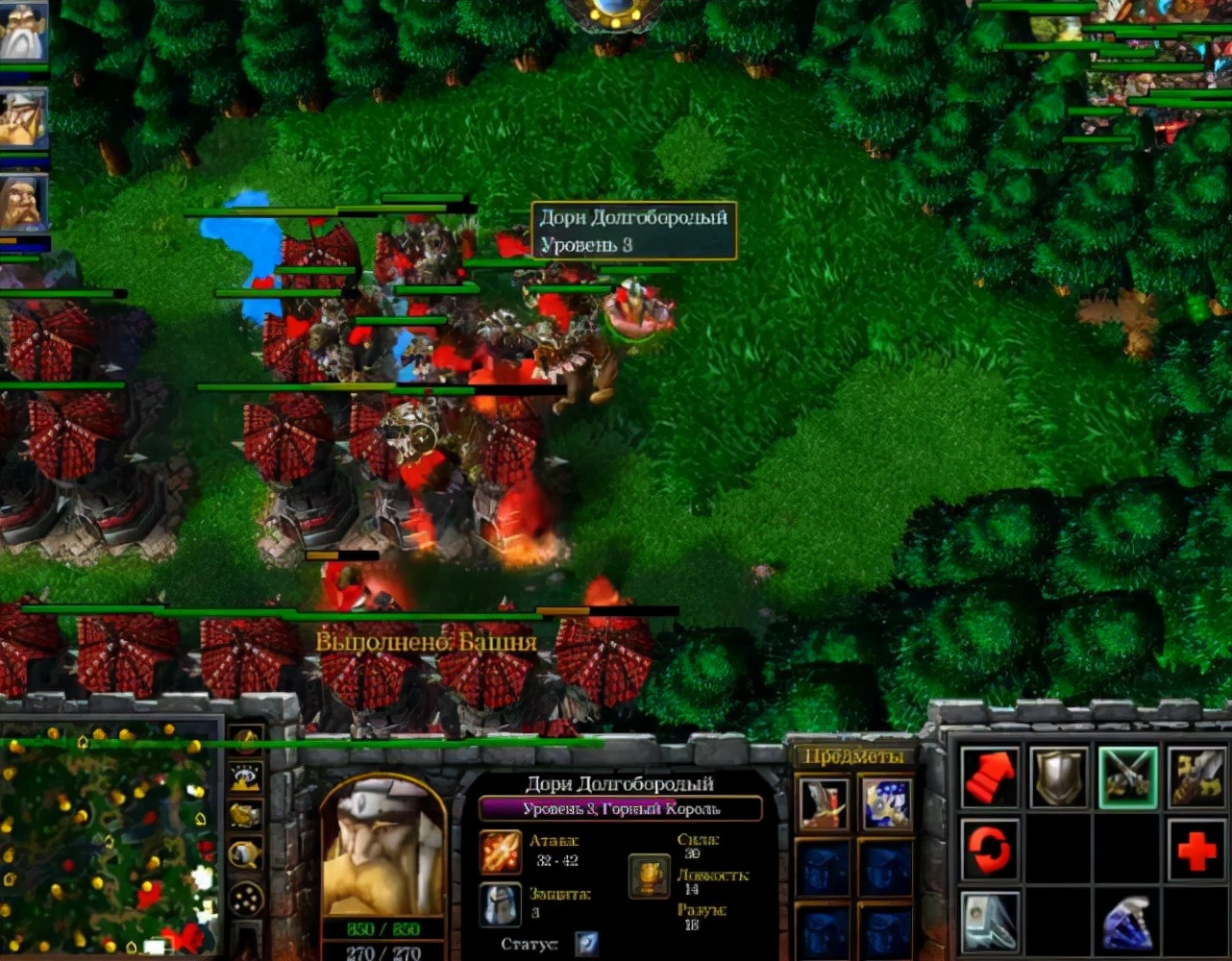The width and height of the screenshot is (1232, 961).
Task: Select the Attack crossed-swords command
Action: coord(1128,777)
